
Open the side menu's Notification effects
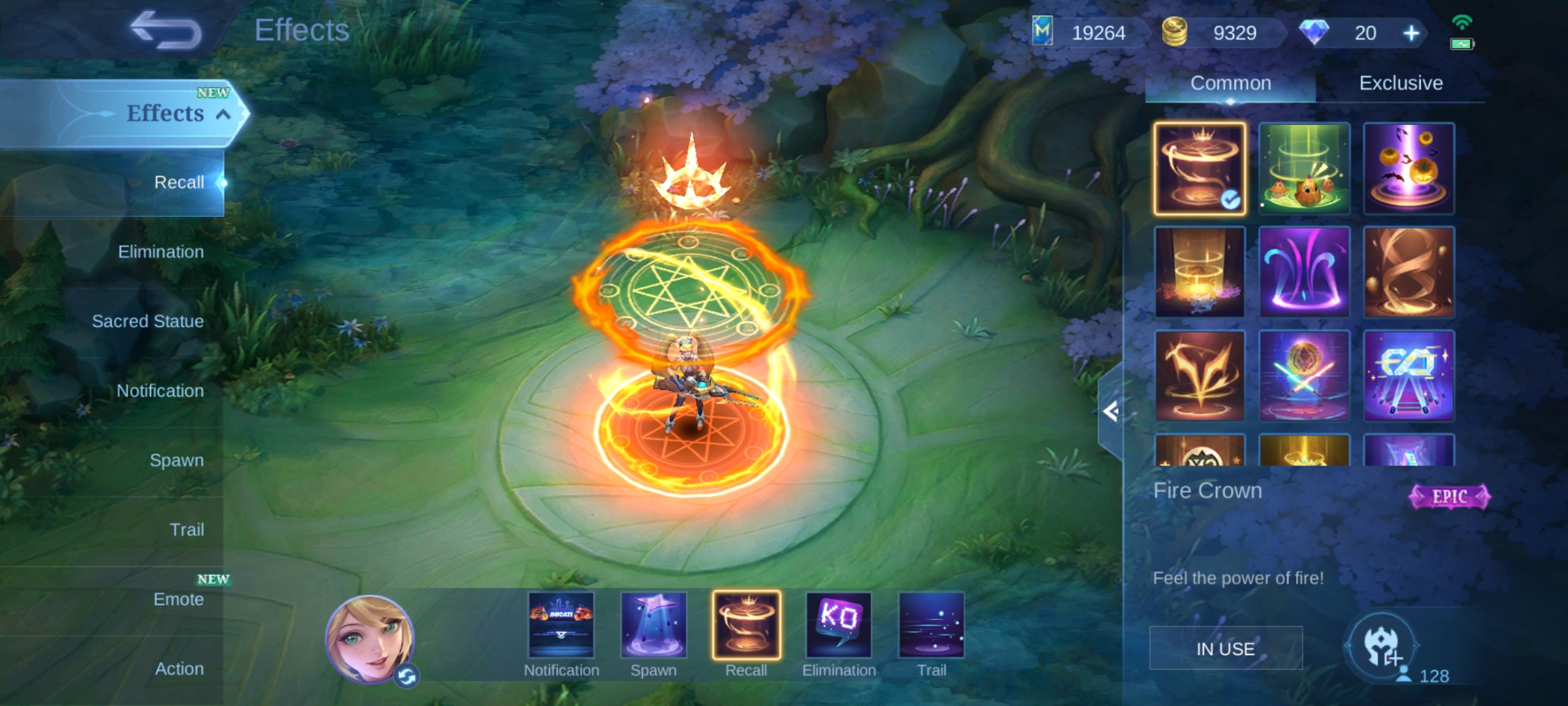click(x=160, y=391)
